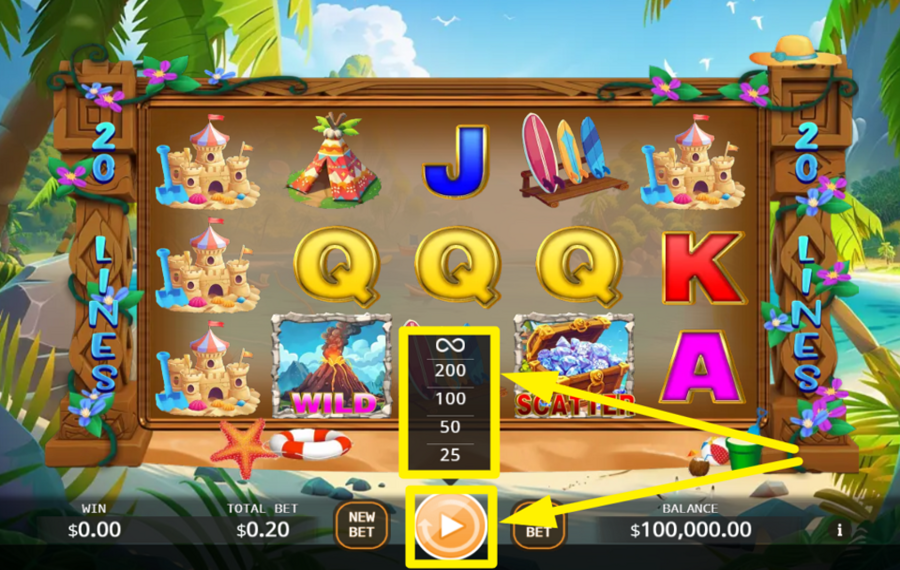Screen dimensions: 900x570
Task: Open the game info icon
Action: point(839,529)
